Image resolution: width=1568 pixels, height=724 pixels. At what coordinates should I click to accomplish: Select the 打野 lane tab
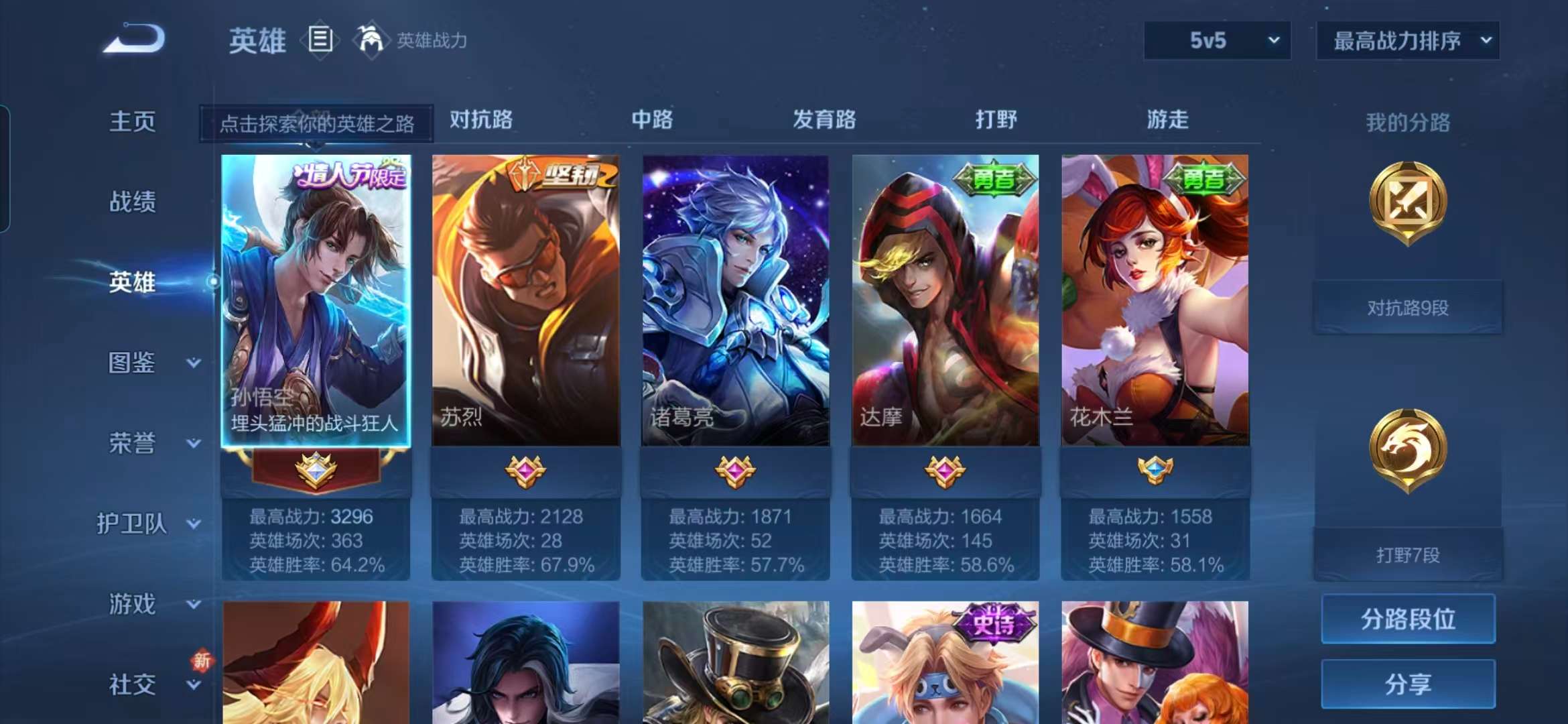[x=996, y=121]
